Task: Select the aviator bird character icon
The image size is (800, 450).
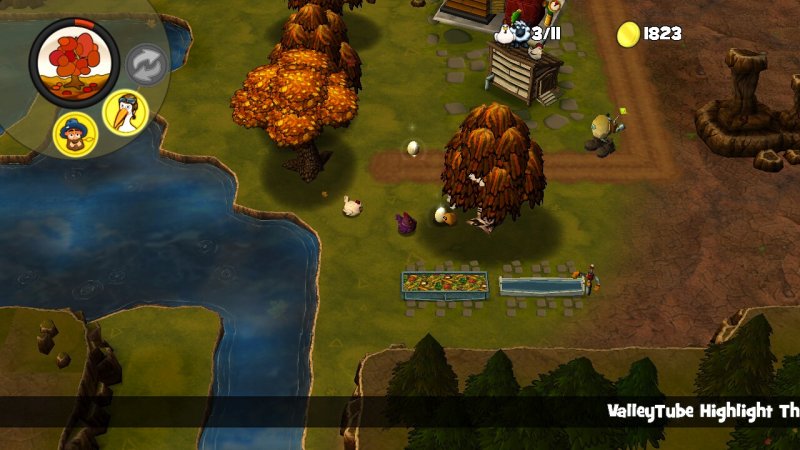Action: click(126, 111)
